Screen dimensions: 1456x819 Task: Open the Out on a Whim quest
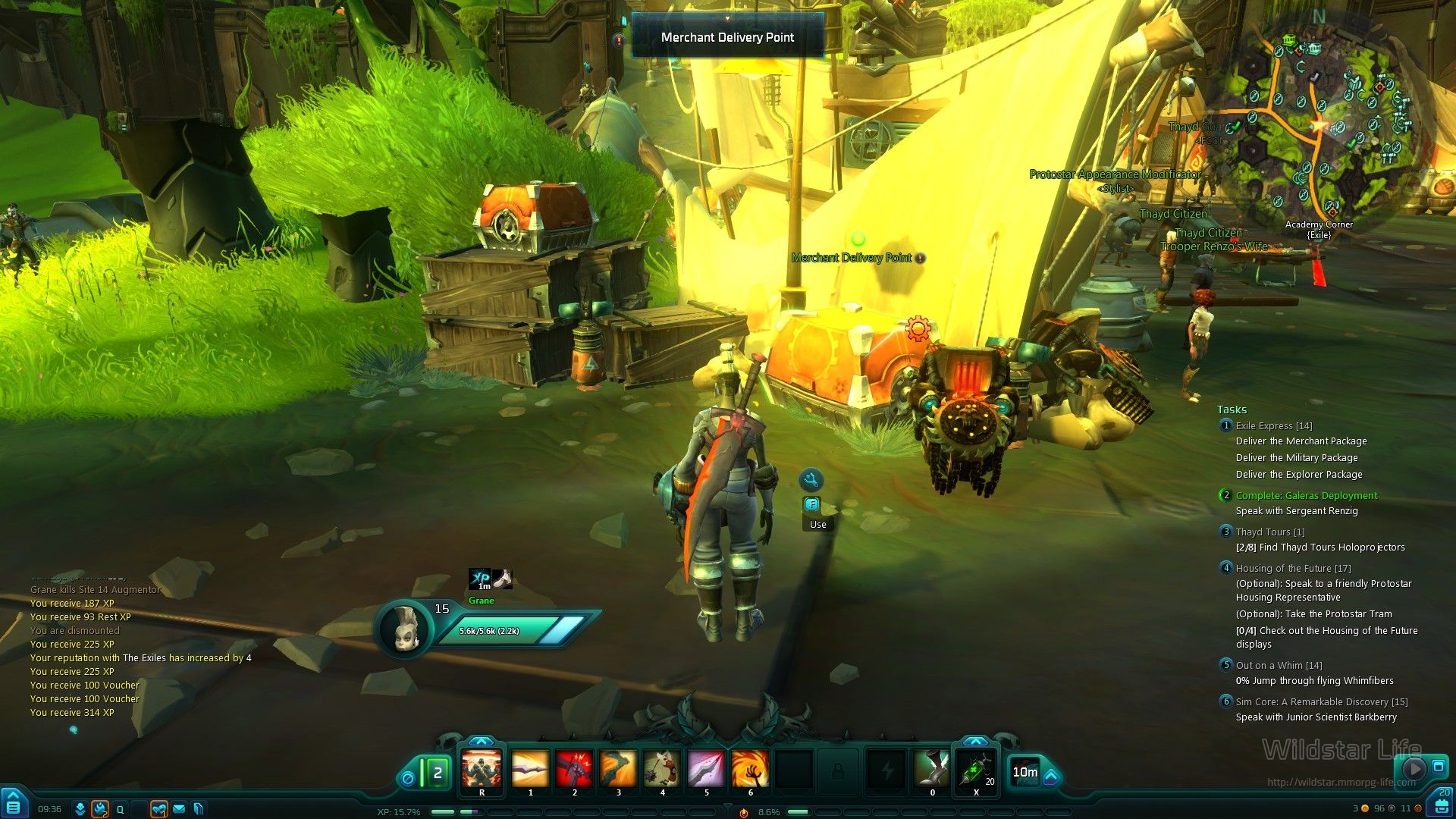click(x=1279, y=666)
